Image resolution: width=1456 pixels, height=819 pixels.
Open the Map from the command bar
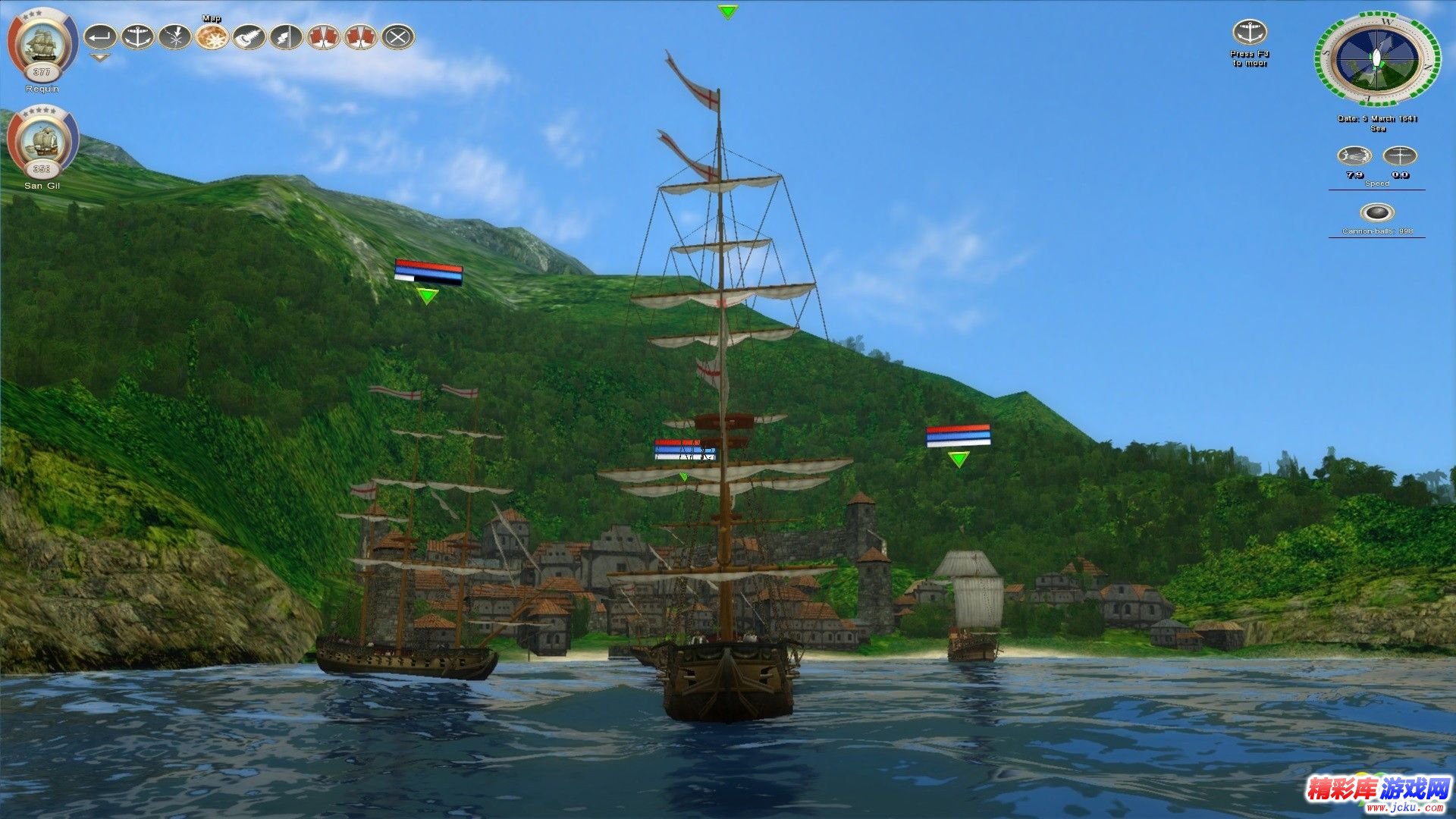click(x=212, y=36)
